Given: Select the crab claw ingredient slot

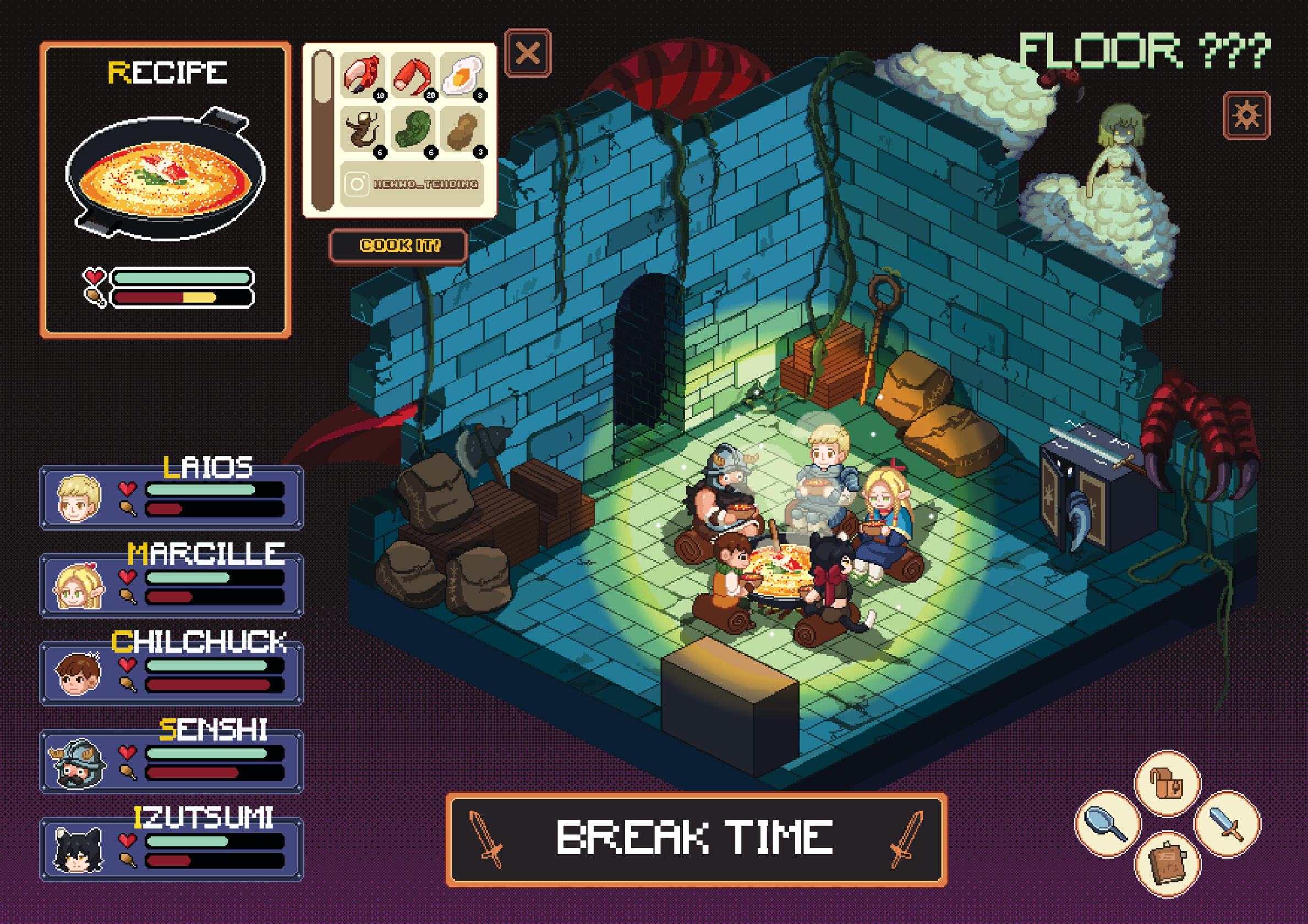Looking at the screenshot, I should pyautogui.click(x=362, y=76).
